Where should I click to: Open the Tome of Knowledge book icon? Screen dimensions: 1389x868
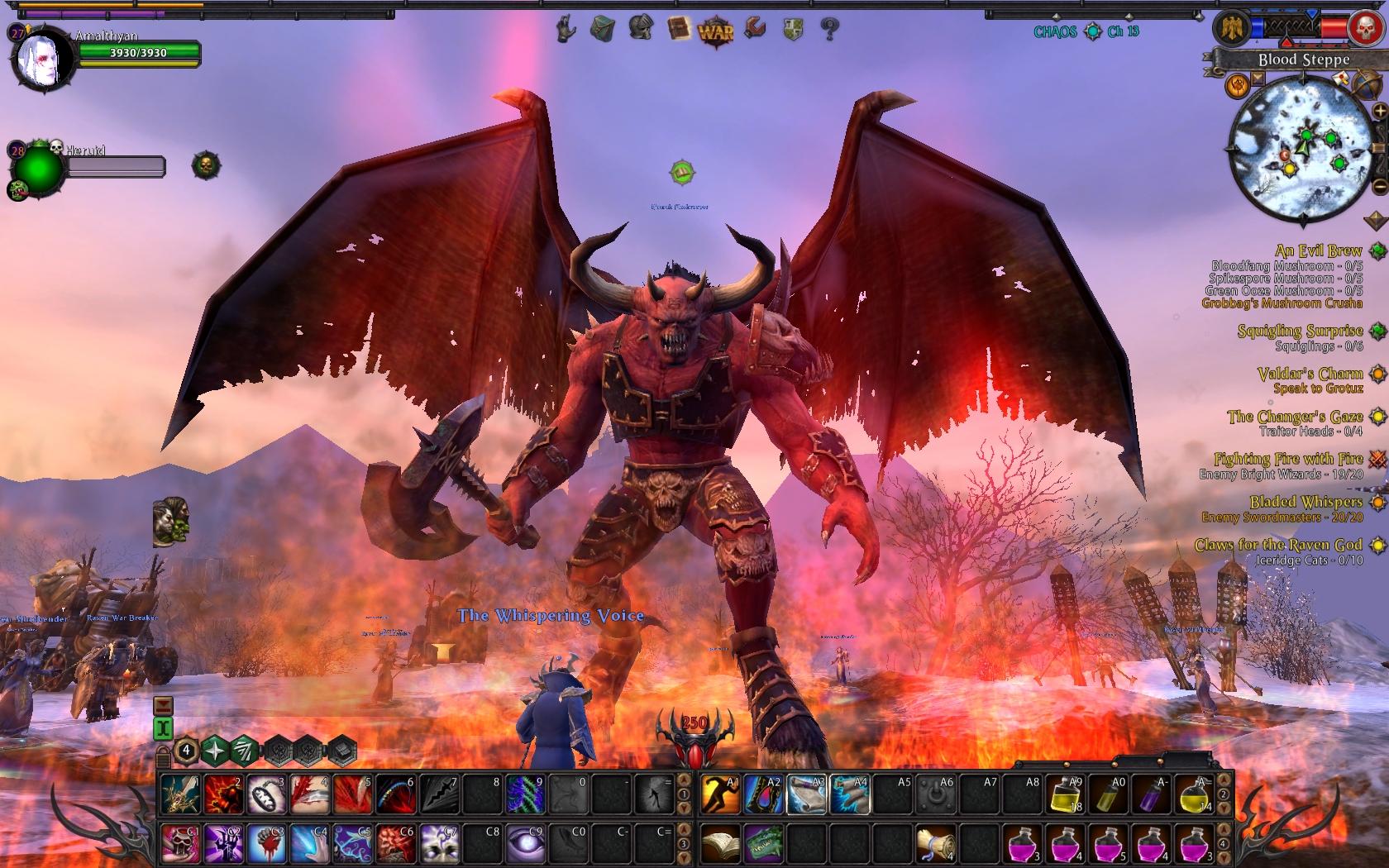[x=678, y=29]
